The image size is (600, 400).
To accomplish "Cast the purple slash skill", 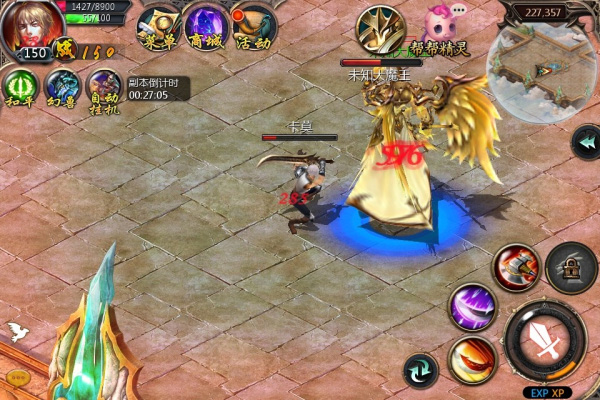I will click(472, 307).
